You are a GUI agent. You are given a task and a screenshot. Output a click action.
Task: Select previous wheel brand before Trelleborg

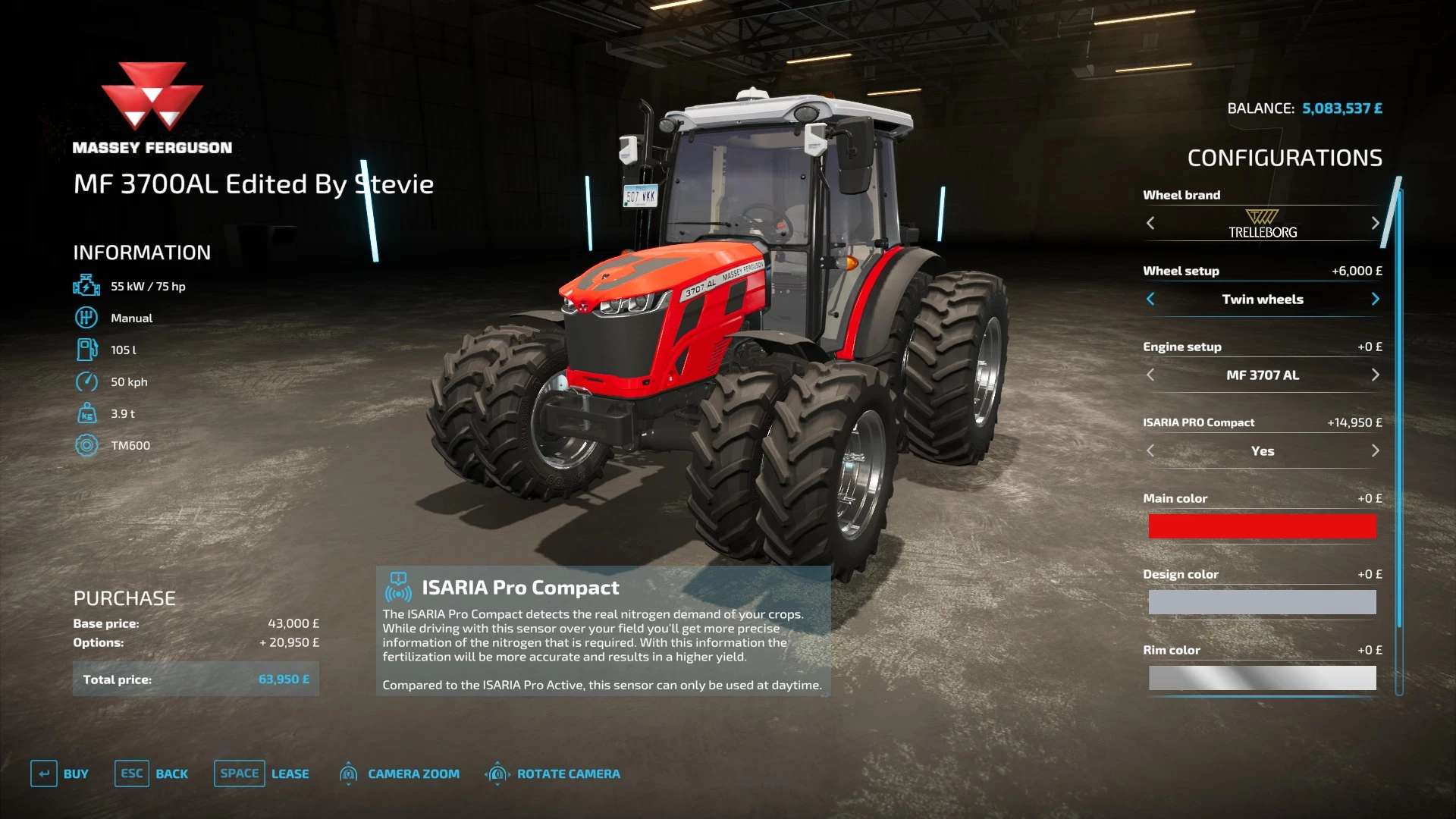(1150, 223)
